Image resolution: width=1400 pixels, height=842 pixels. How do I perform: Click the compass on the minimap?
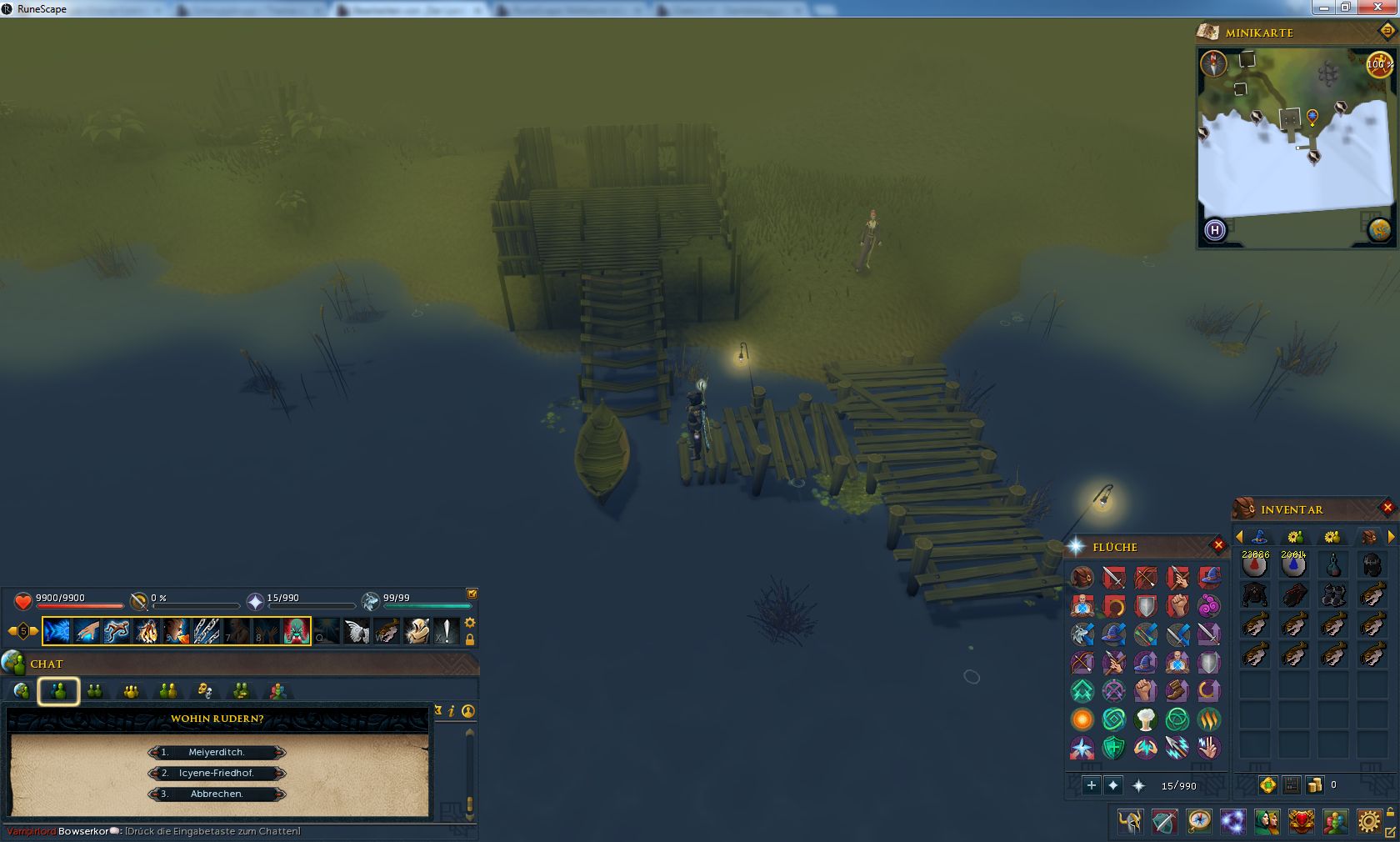(1213, 63)
